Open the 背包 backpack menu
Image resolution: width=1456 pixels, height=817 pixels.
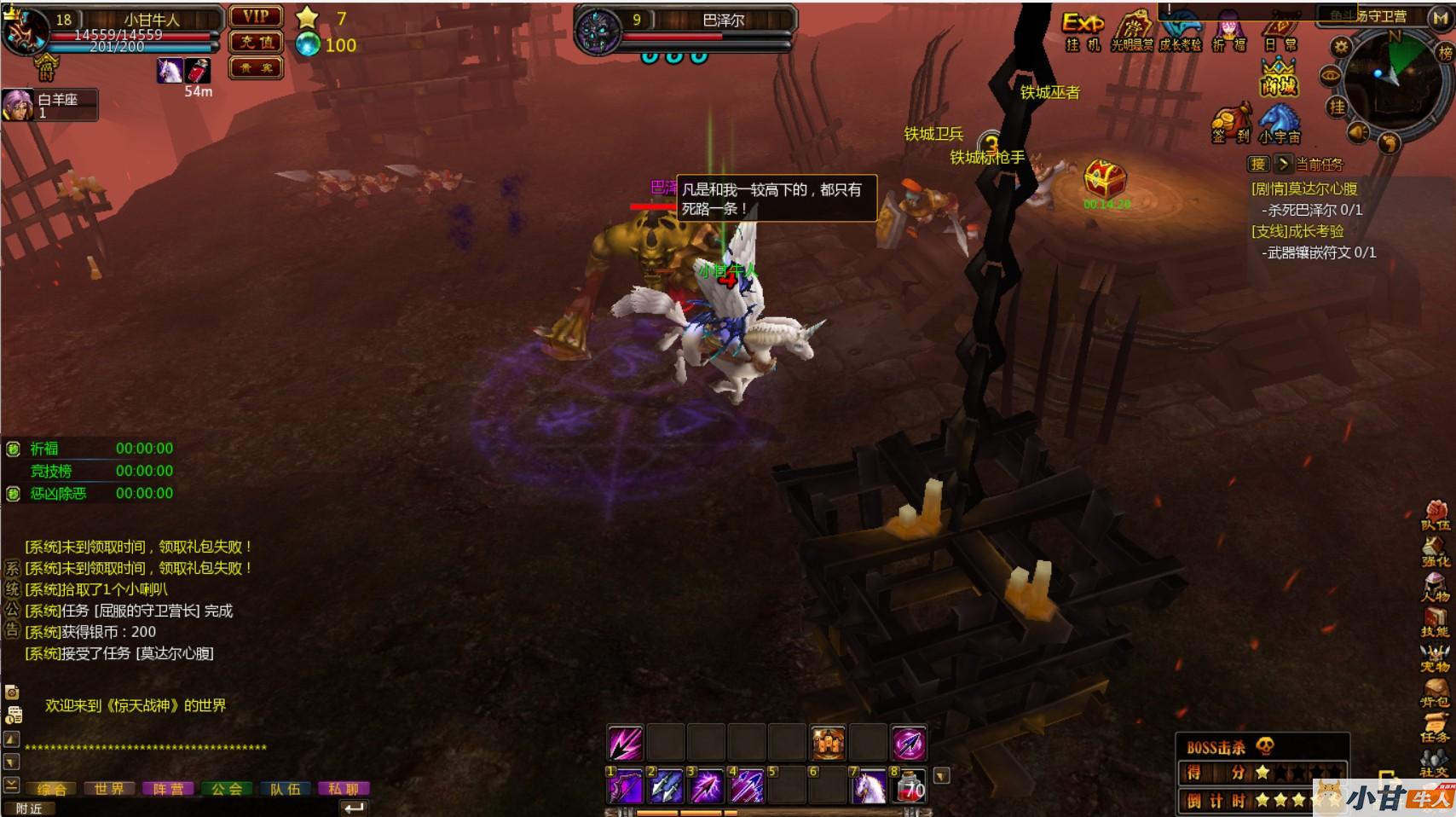point(1435,691)
